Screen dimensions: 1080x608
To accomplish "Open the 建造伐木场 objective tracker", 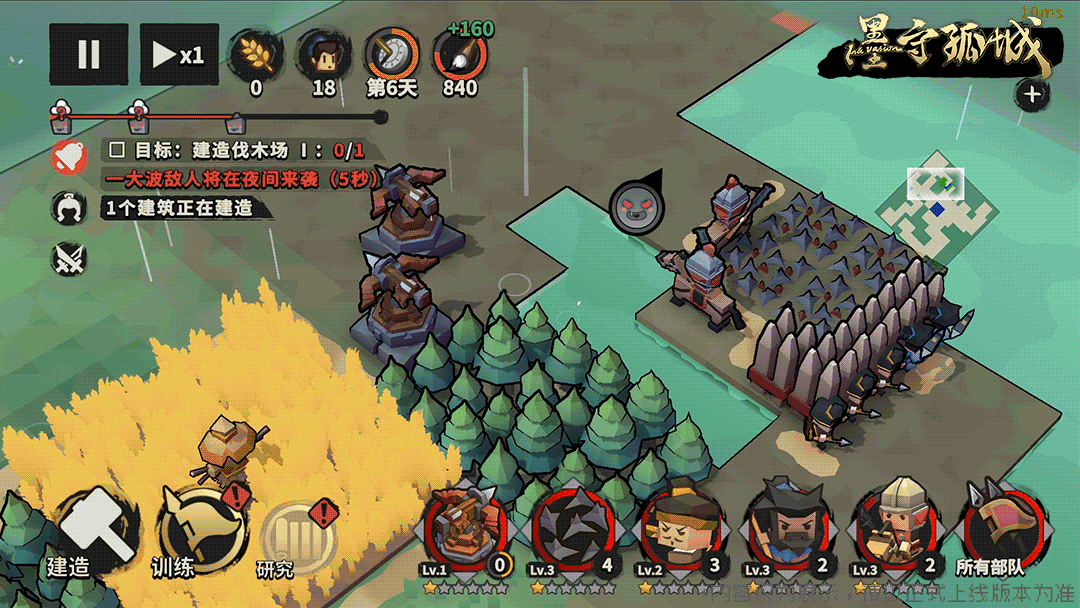I will pos(235,151).
